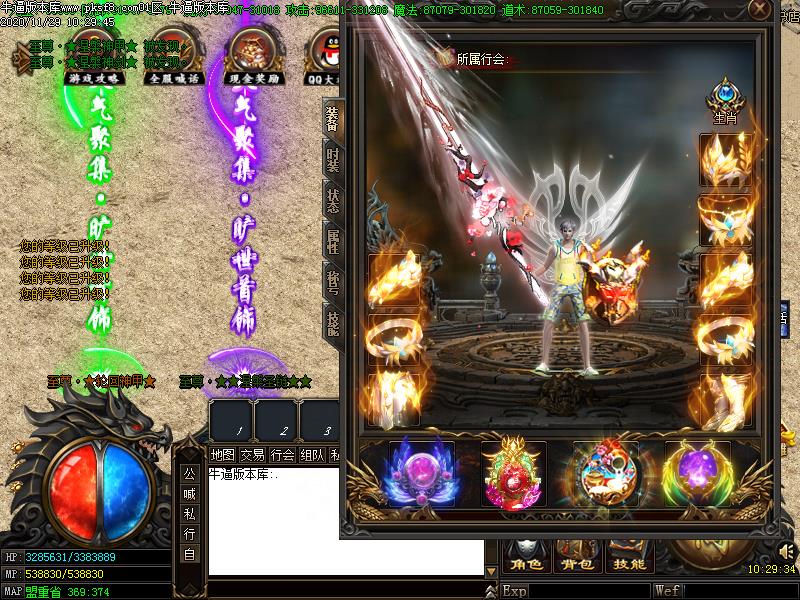Image resolution: width=800 pixels, height=600 pixels.
Task: Switch to the 时装 tab
Action: (x=333, y=160)
